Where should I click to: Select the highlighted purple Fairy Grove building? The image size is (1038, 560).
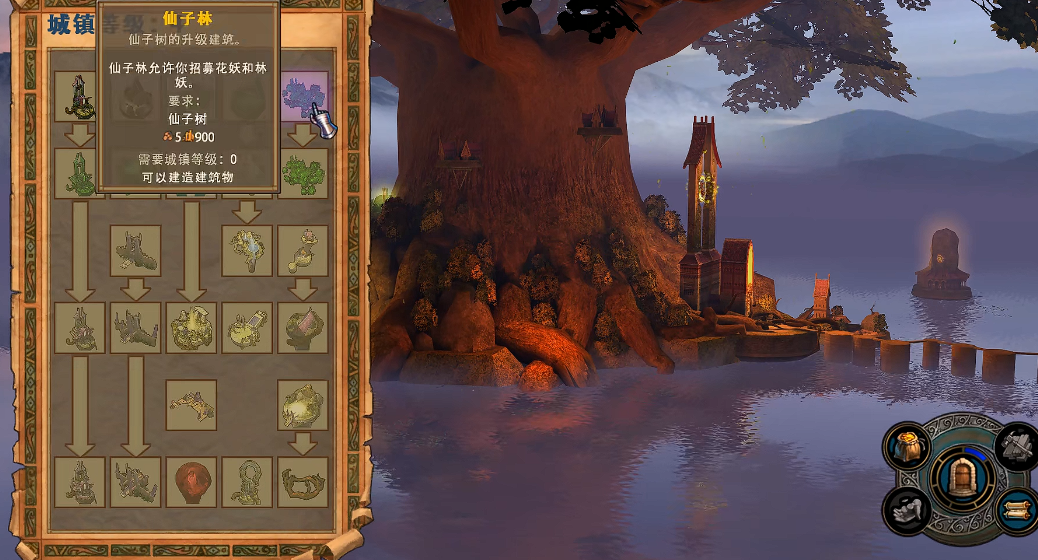point(303,97)
